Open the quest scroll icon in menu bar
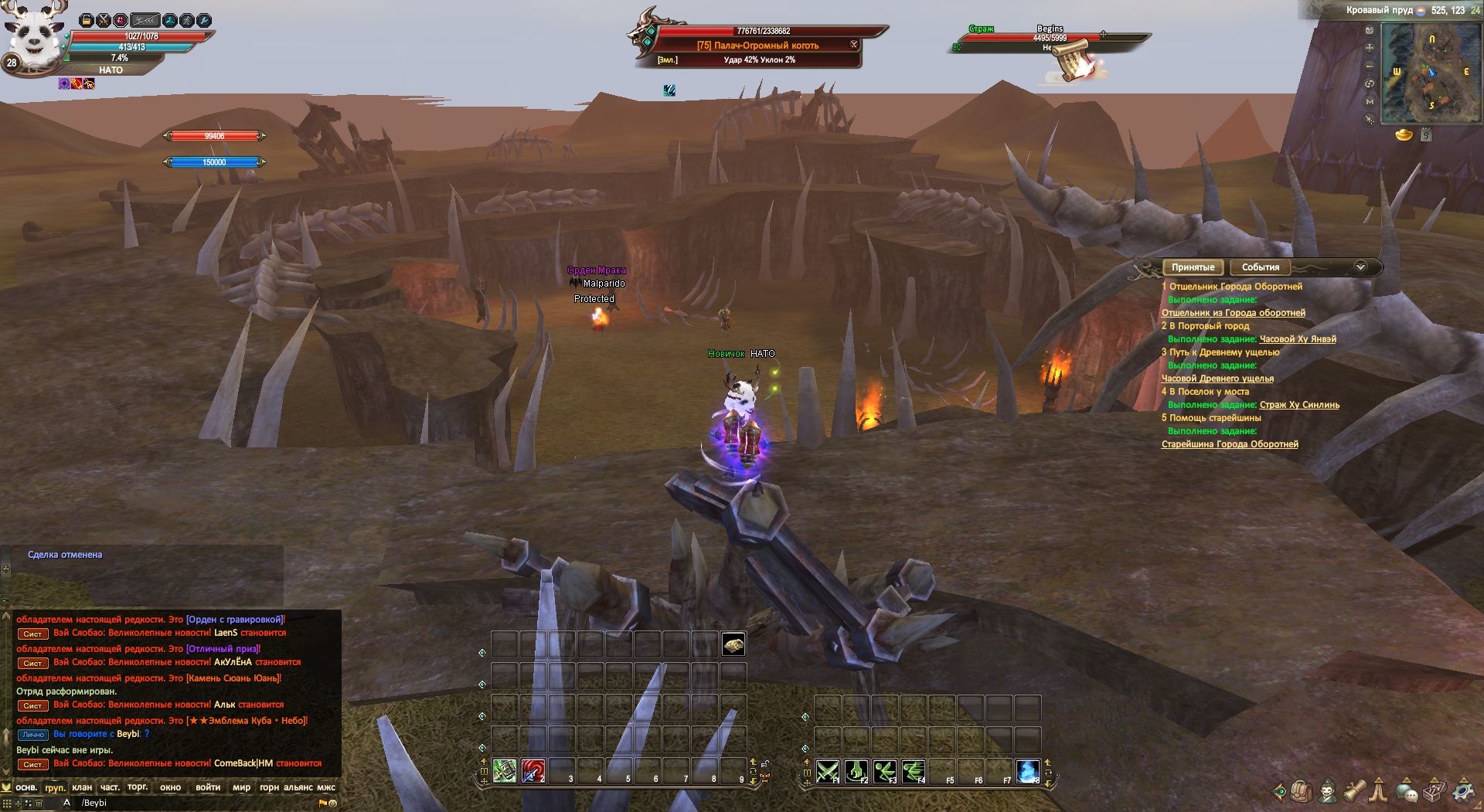This screenshot has width=1484, height=812. click(x=1354, y=791)
